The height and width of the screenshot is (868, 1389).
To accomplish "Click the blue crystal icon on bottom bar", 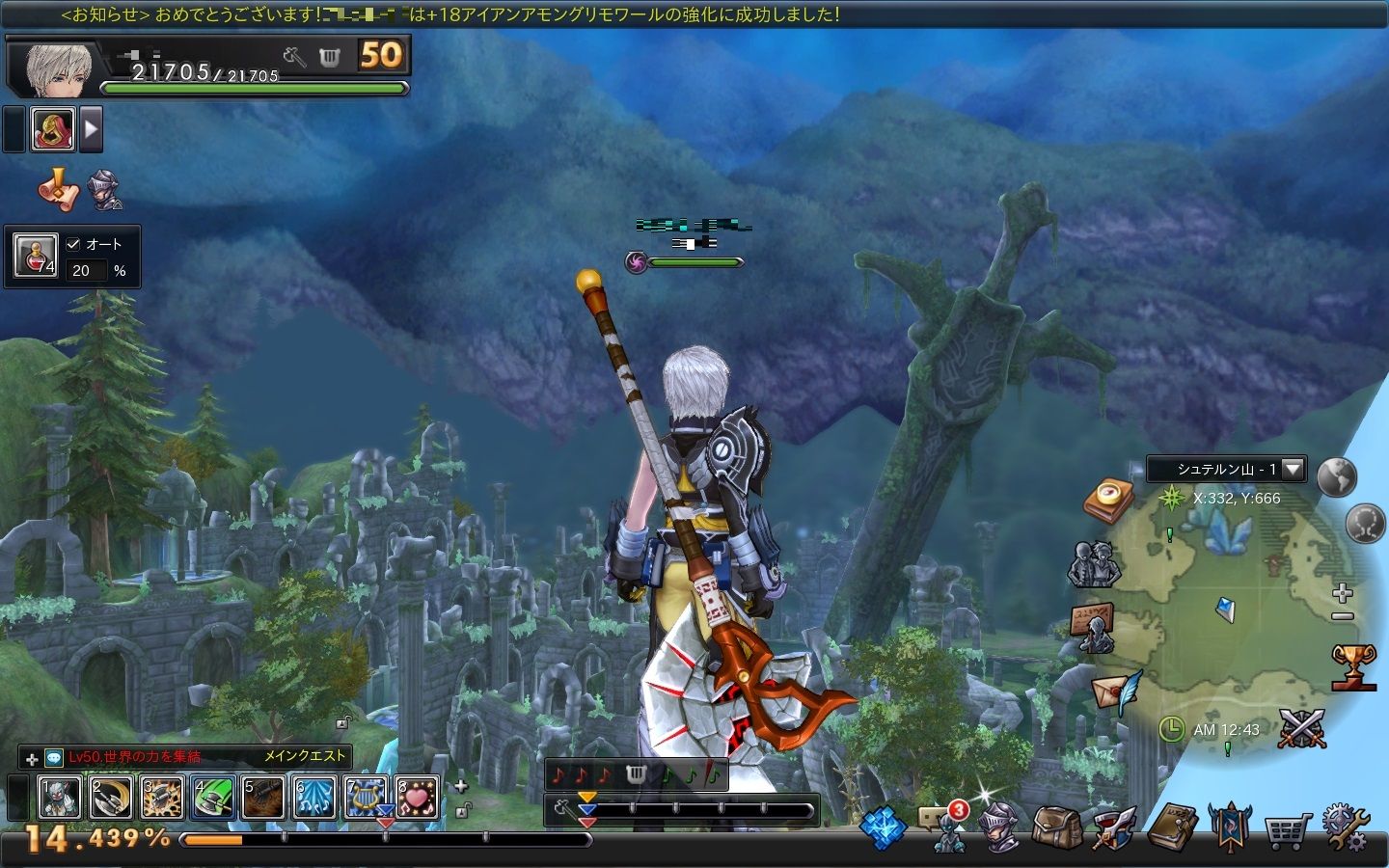I will point(883,827).
